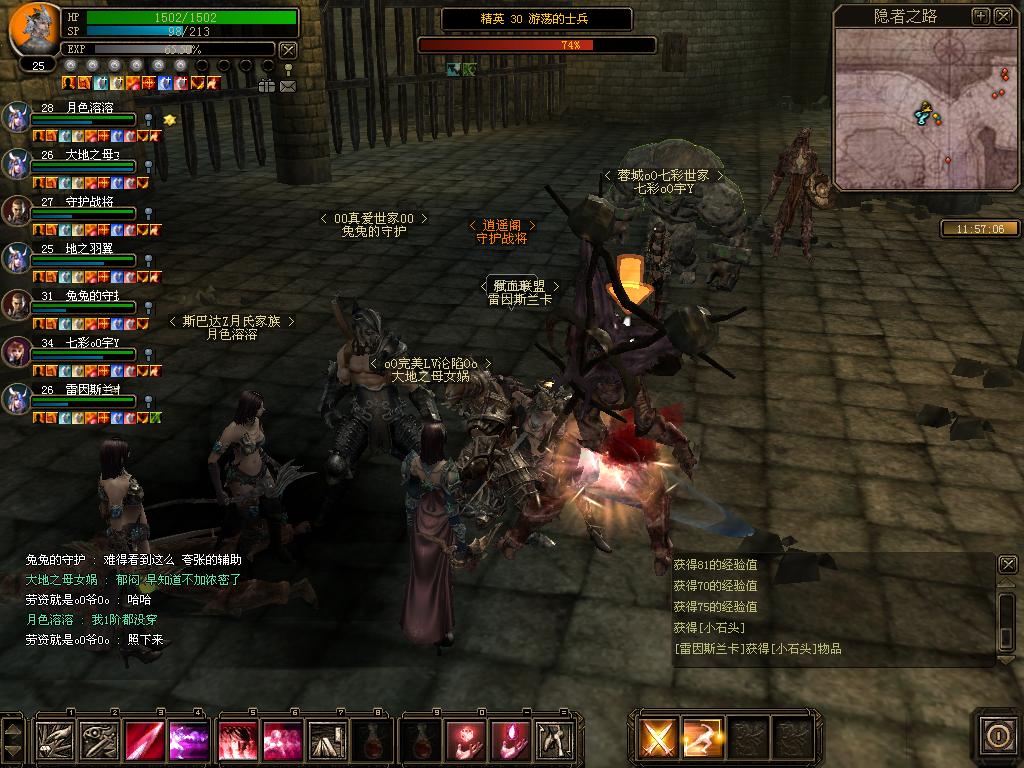
Task: Select the elite 游荡的士兵 target frame
Action: tap(536, 19)
